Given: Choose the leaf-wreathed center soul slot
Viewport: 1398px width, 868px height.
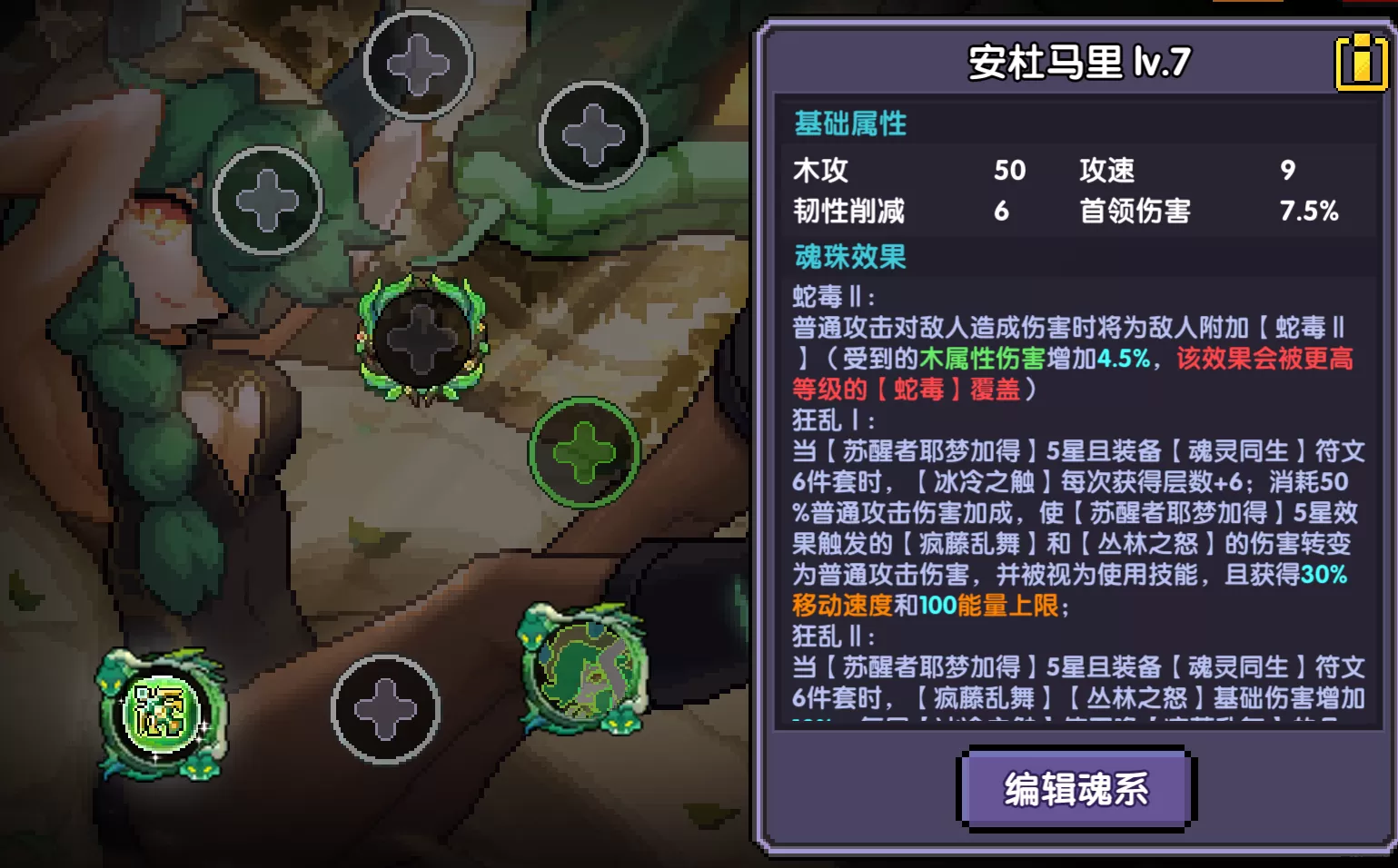Looking at the screenshot, I should click(x=422, y=337).
